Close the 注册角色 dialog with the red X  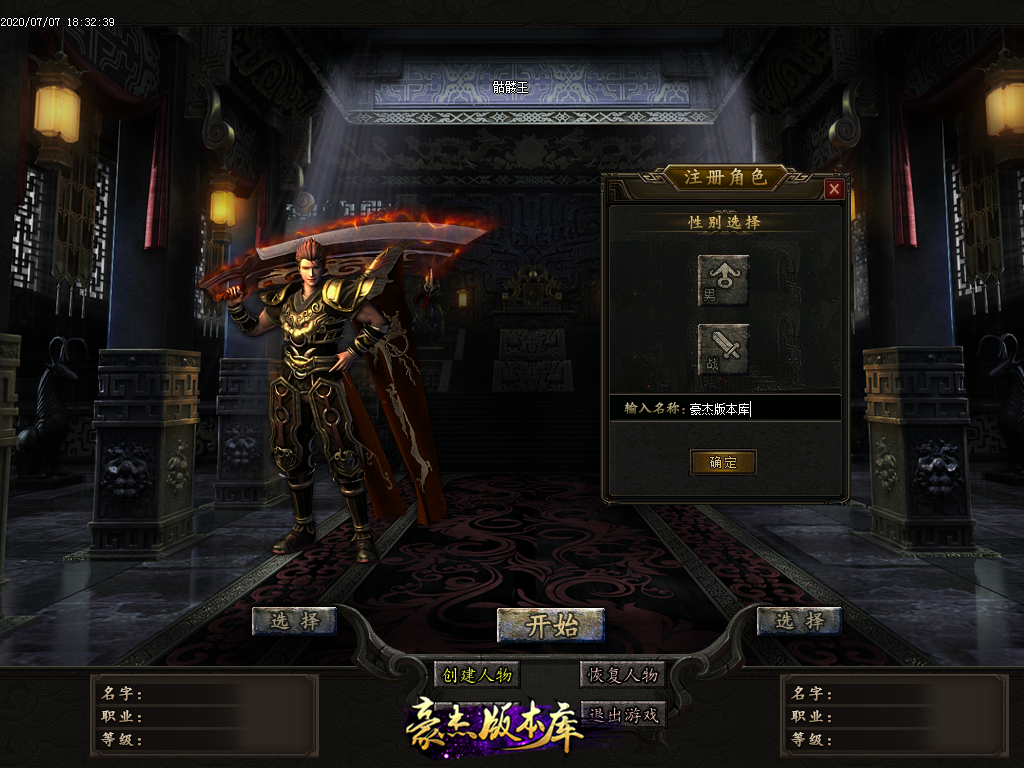pyautogui.click(x=834, y=189)
